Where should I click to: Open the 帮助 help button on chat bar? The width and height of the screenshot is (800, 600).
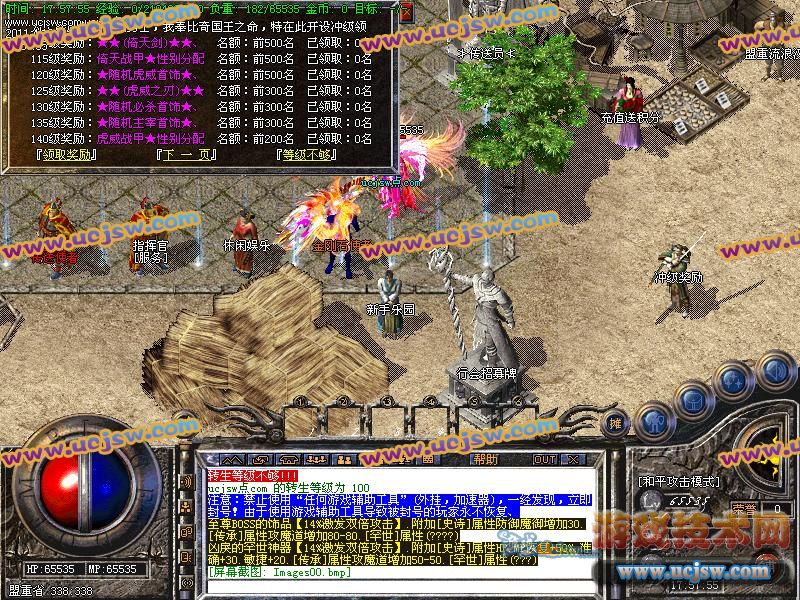point(485,459)
